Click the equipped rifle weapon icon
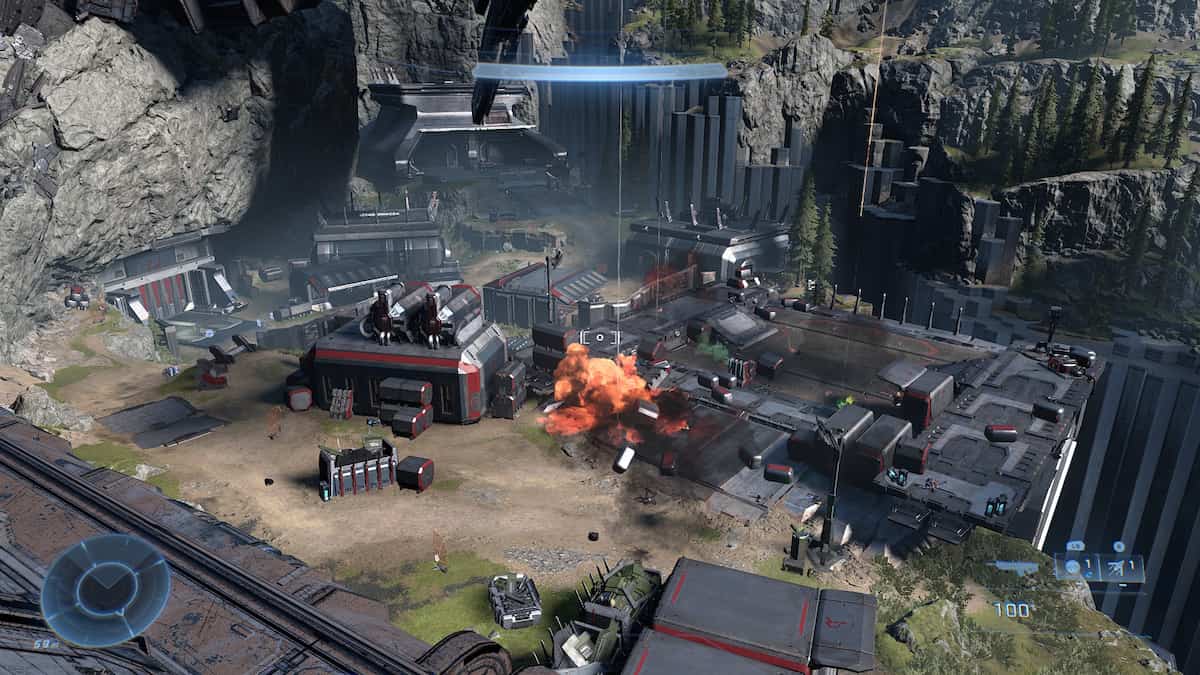Image resolution: width=1200 pixels, height=675 pixels. pyautogui.click(x=1017, y=567)
